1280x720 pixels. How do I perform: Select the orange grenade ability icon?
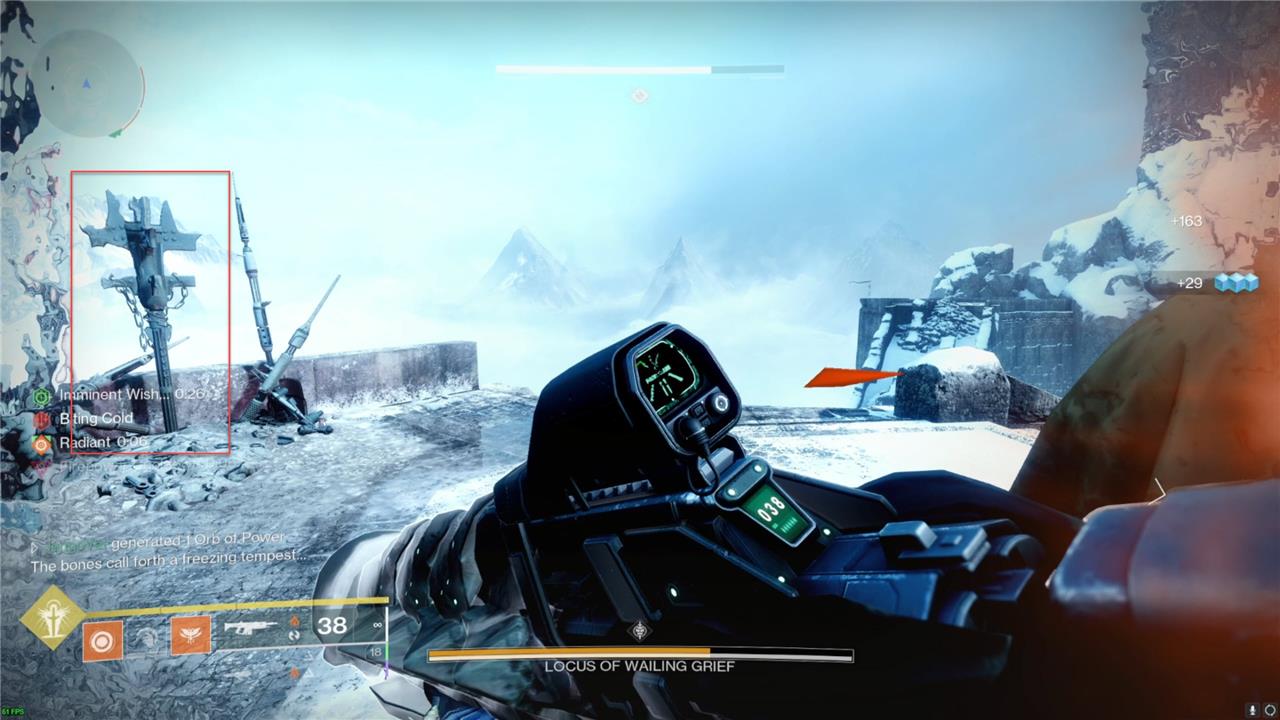pyautogui.click(x=101, y=640)
